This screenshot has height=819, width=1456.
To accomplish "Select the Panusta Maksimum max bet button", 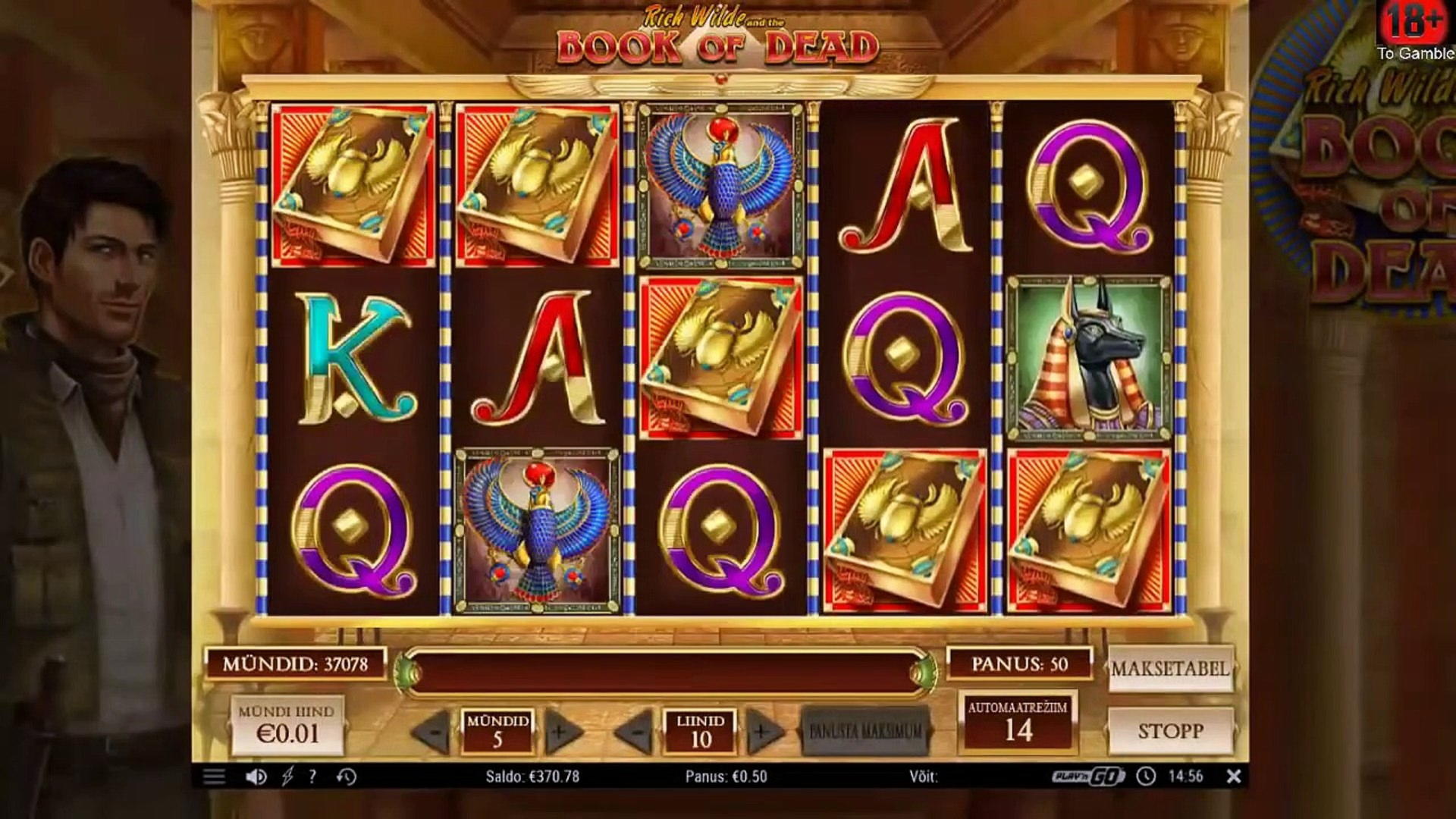I will (x=865, y=731).
